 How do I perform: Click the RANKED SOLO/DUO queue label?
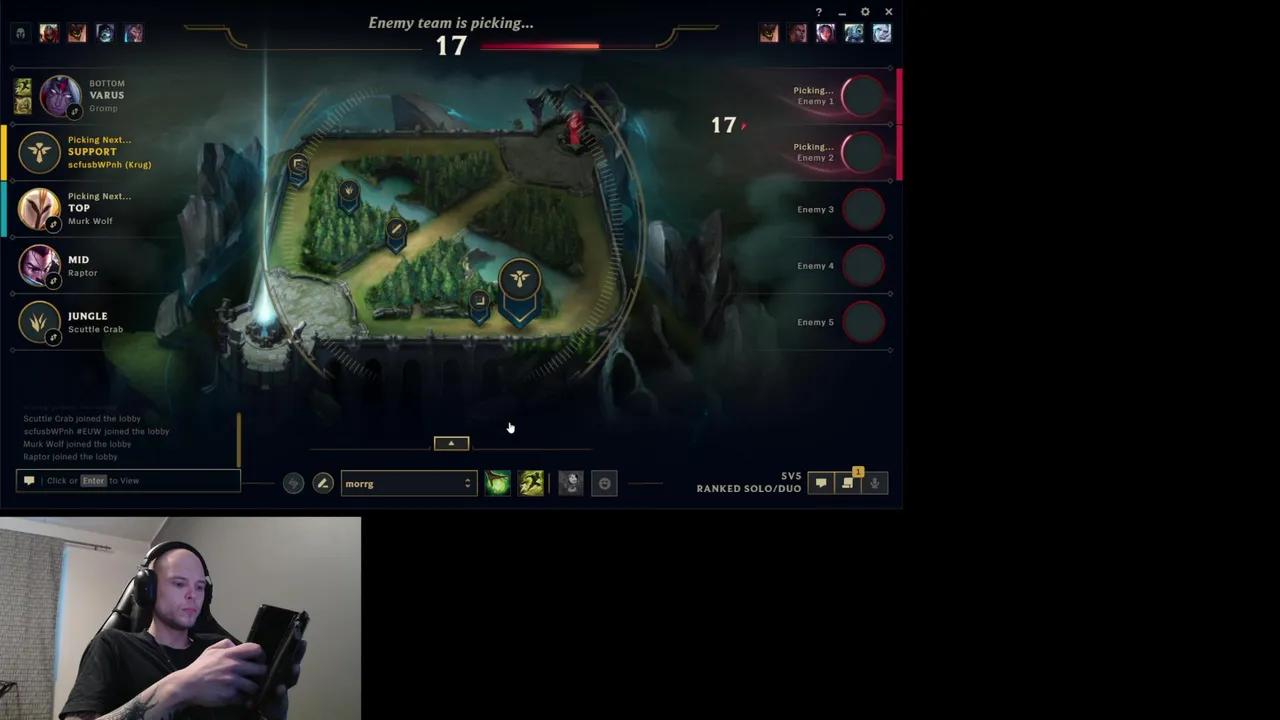click(x=748, y=488)
